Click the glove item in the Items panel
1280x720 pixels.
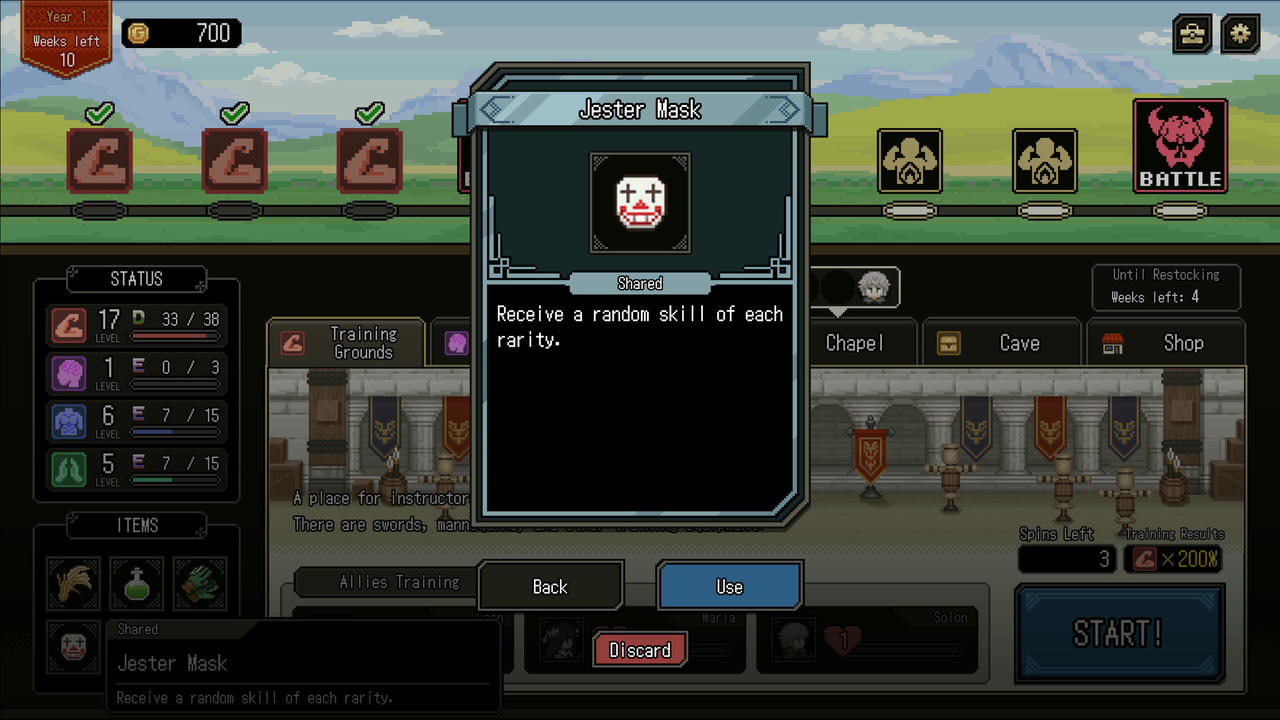[199, 583]
